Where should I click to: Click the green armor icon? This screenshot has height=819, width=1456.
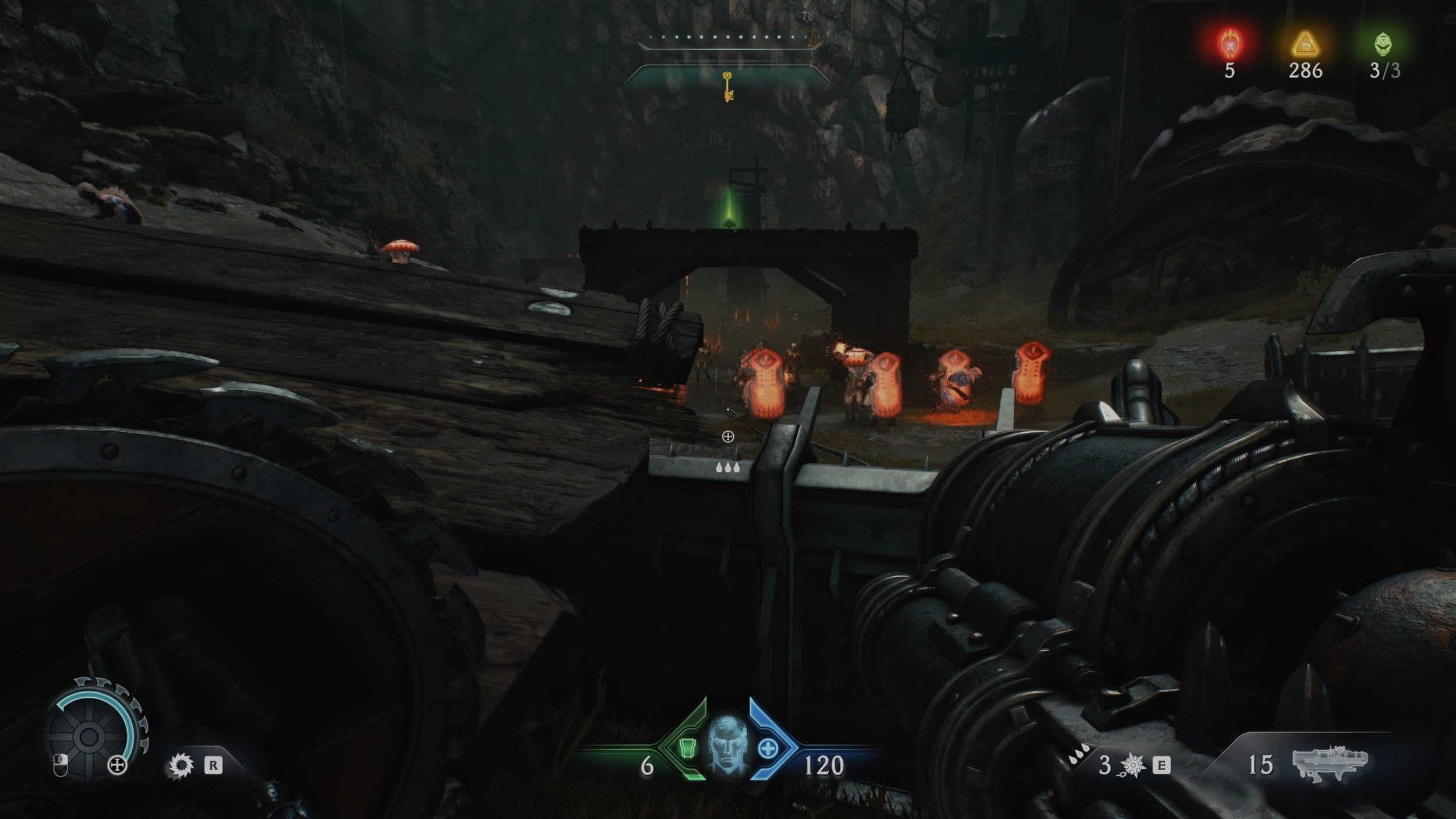(689, 748)
